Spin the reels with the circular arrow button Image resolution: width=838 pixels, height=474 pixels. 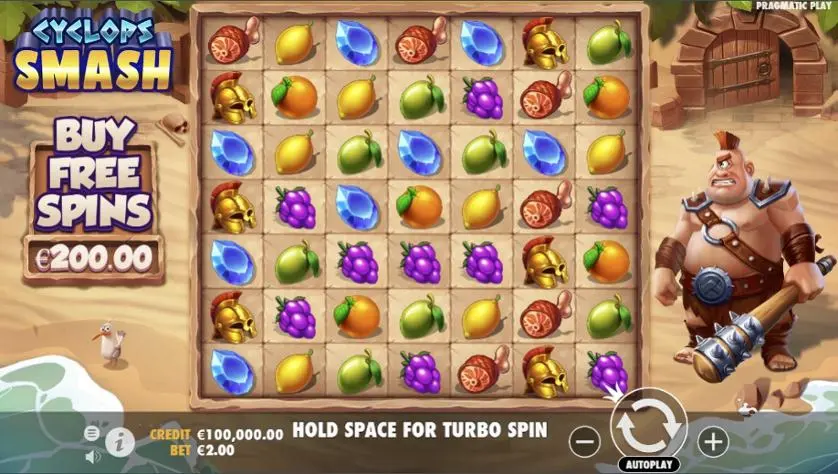pyautogui.click(x=648, y=426)
